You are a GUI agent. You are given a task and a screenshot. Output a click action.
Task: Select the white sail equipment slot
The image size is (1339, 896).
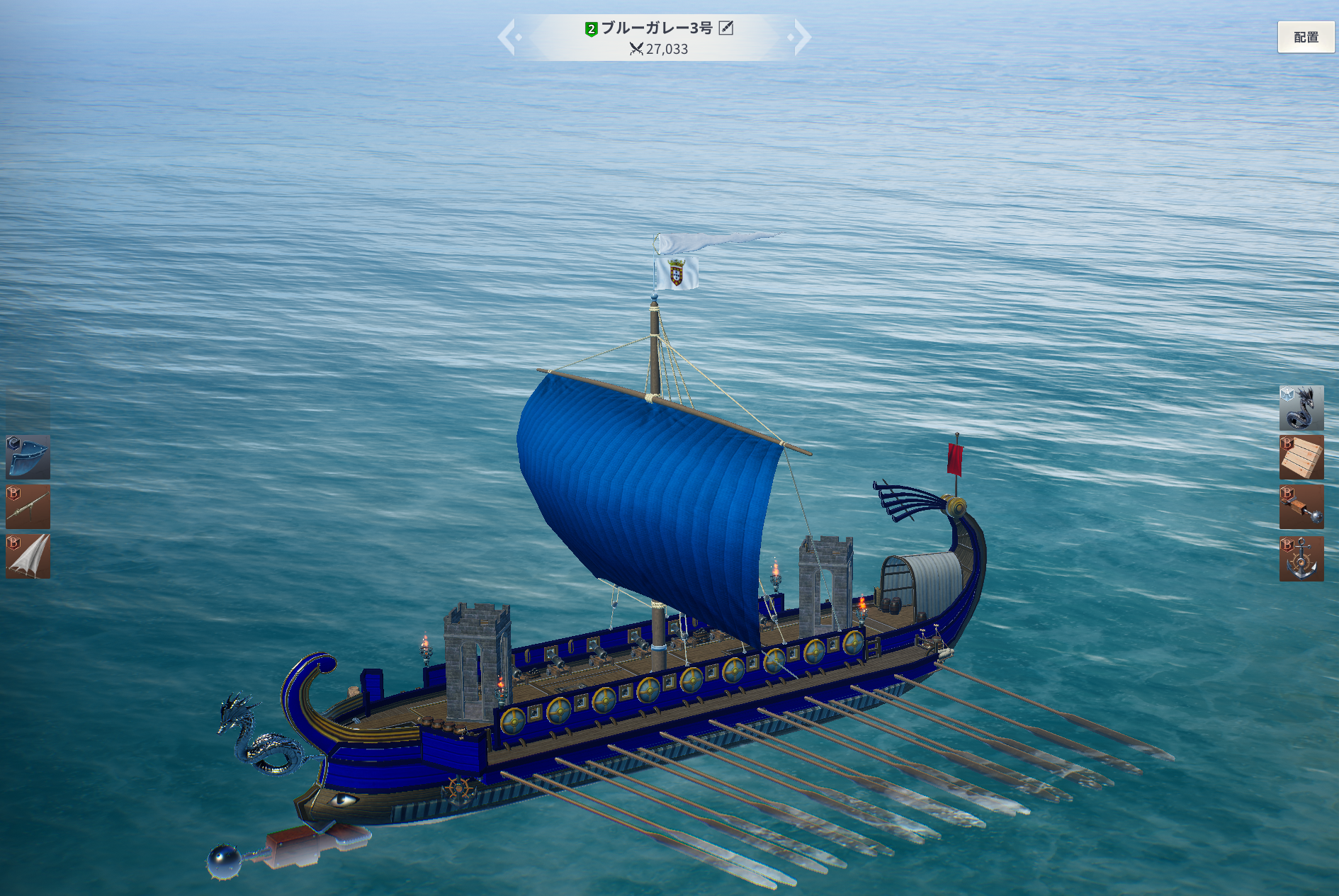pyautogui.click(x=28, y=557)
